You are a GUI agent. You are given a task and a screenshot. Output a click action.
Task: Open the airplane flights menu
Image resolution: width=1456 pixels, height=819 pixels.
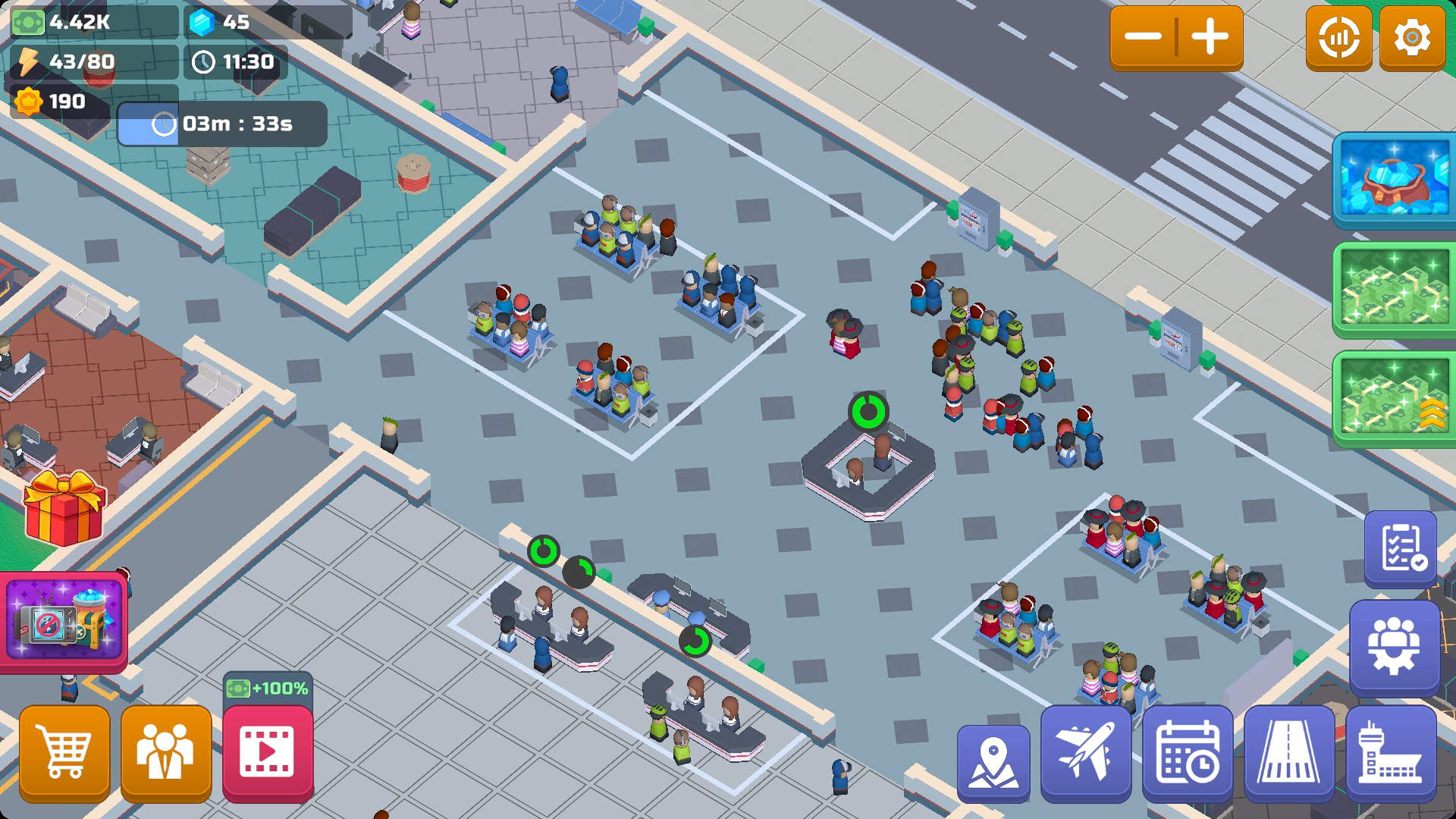click(1086, 753)
